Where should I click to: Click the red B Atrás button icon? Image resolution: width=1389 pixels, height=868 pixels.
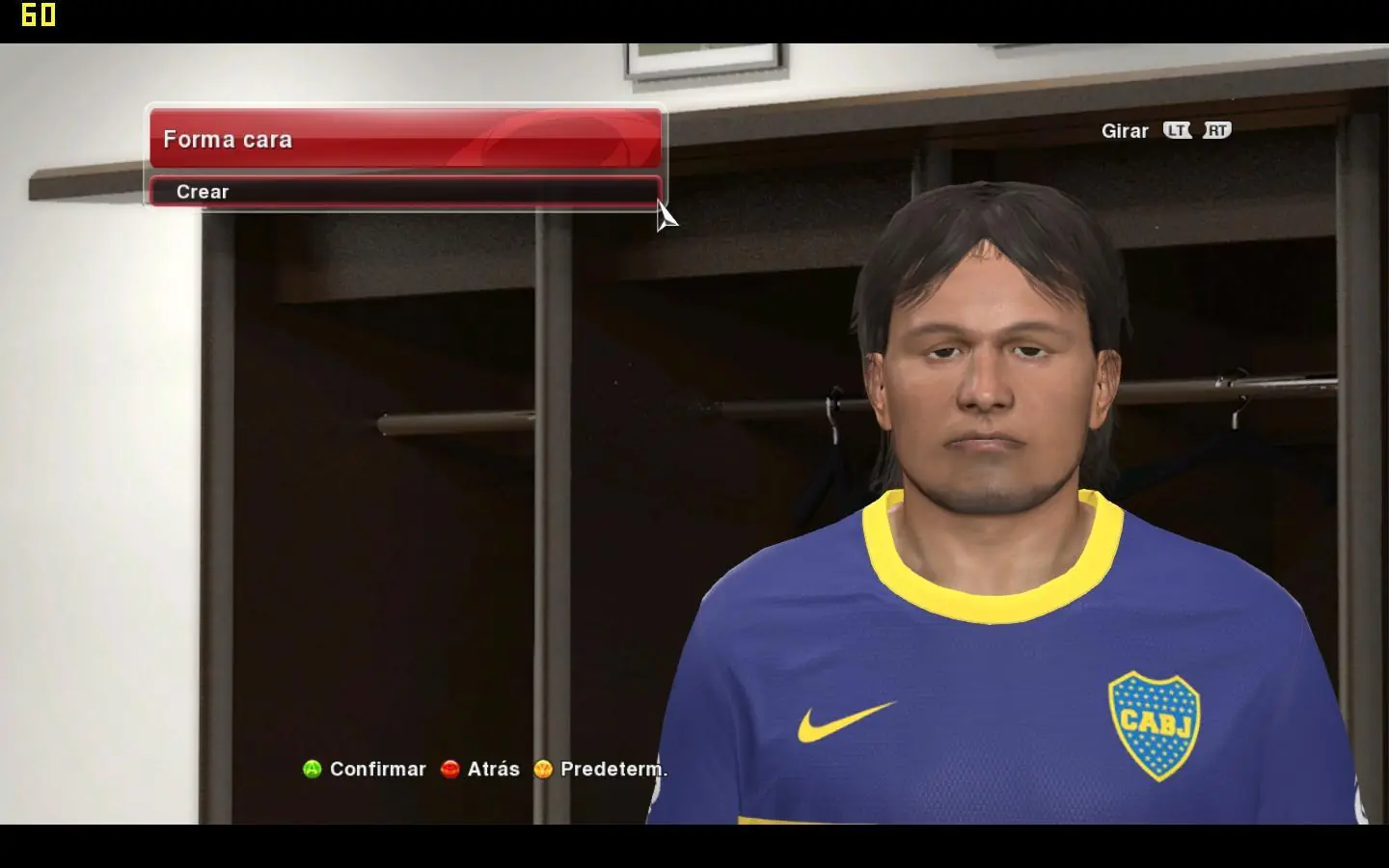449,770
